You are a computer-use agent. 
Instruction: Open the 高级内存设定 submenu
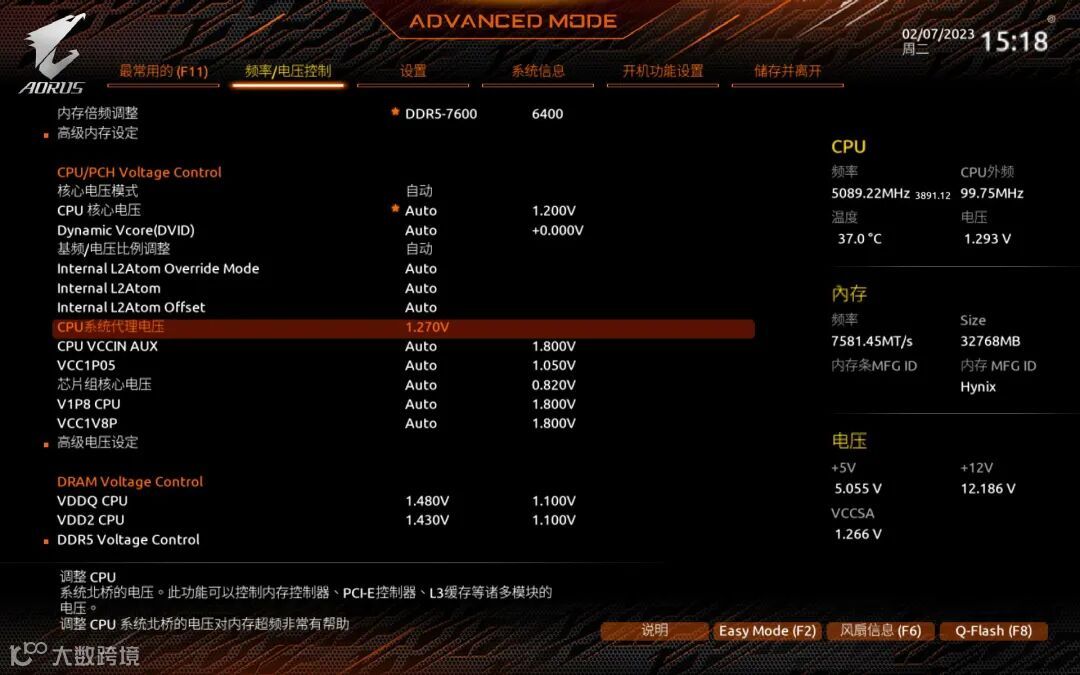[97, 133]
